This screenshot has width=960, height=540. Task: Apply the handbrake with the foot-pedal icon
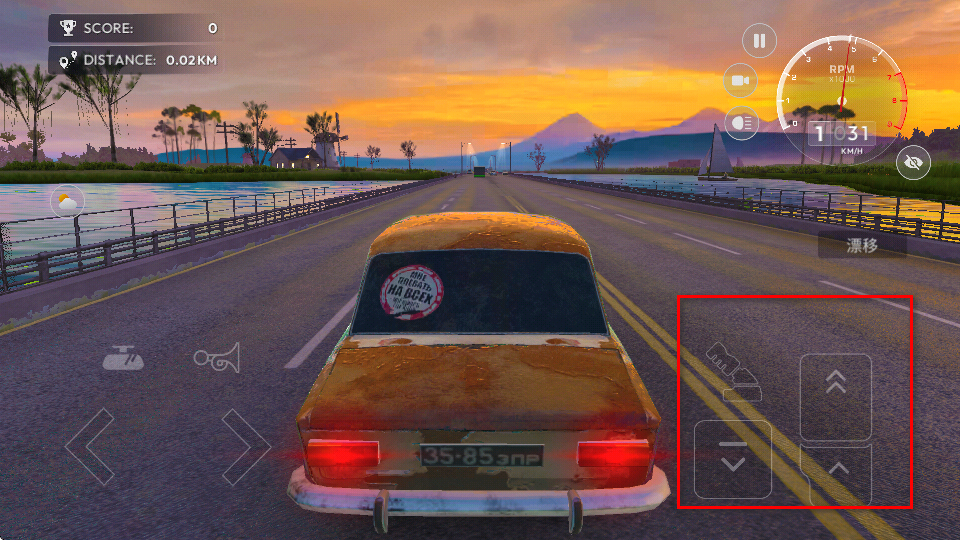734,372
